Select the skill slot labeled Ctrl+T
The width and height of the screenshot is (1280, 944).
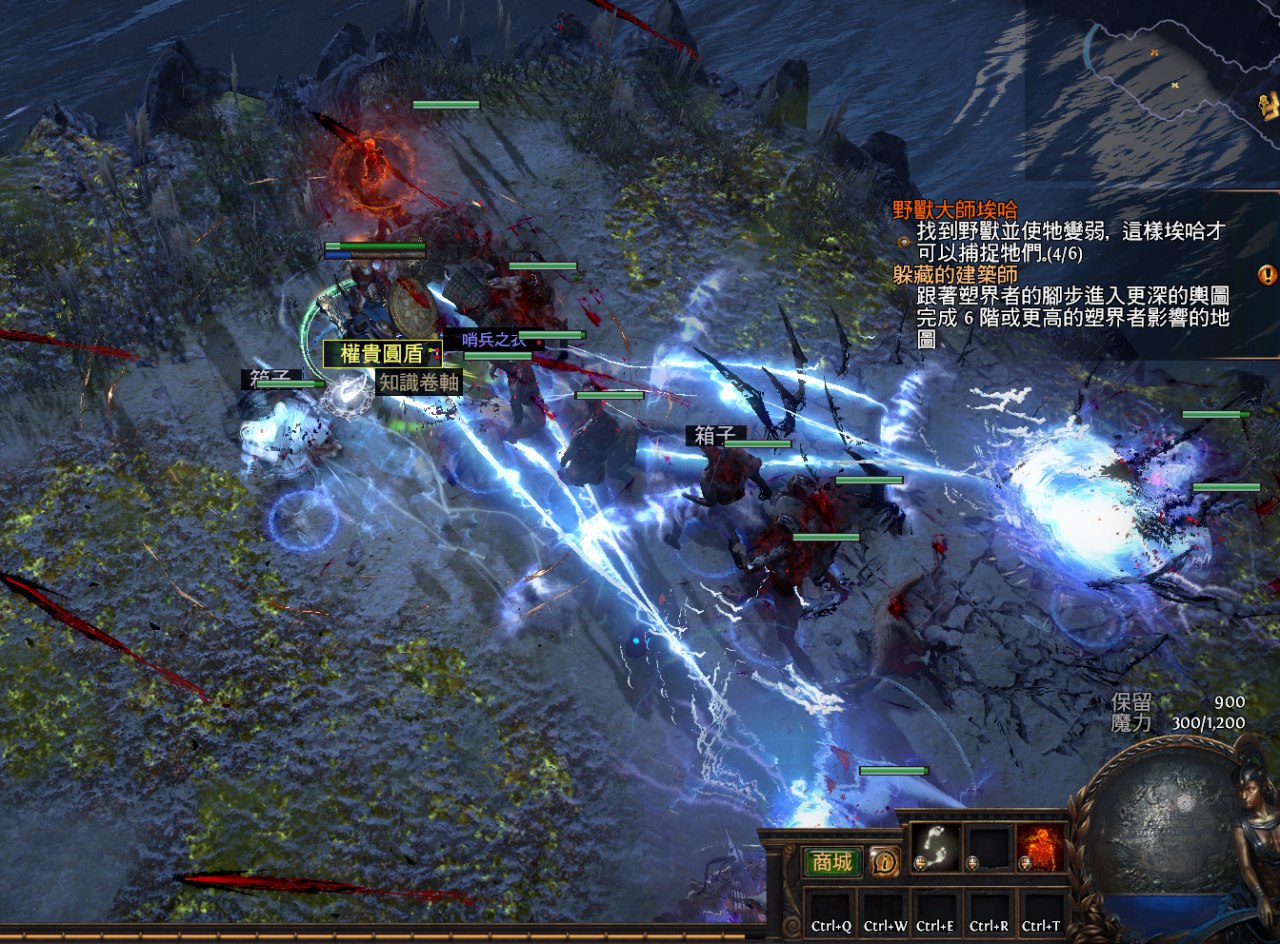(x=1041, y=913)
